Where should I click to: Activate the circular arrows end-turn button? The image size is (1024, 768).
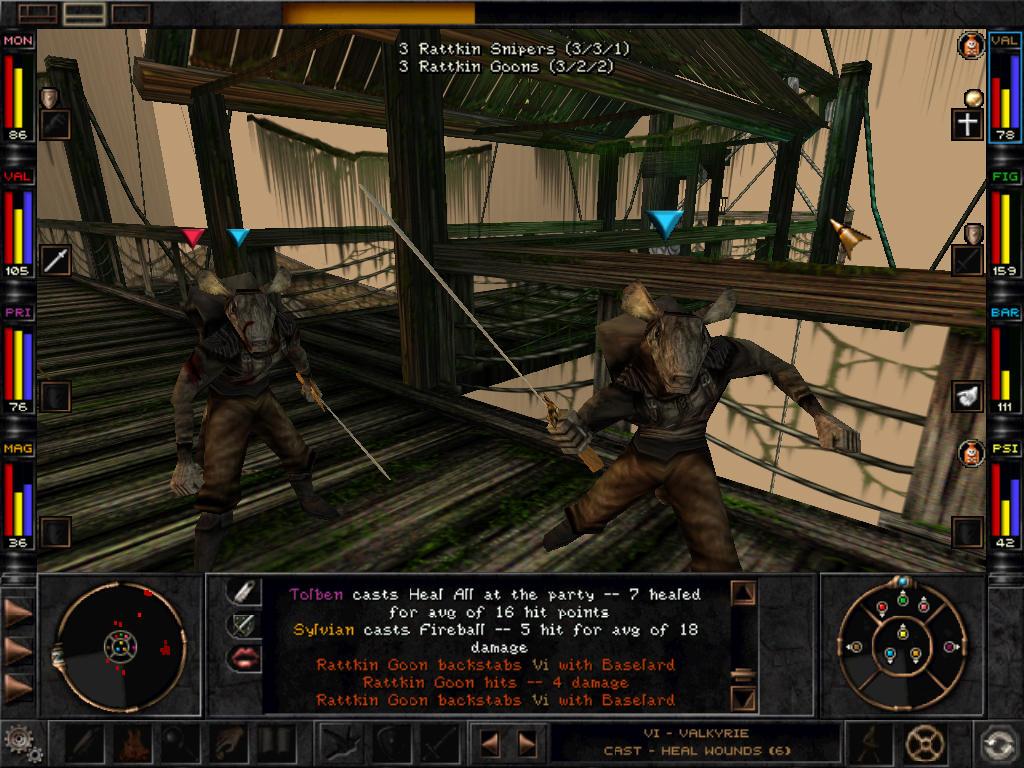click(997, 744)
